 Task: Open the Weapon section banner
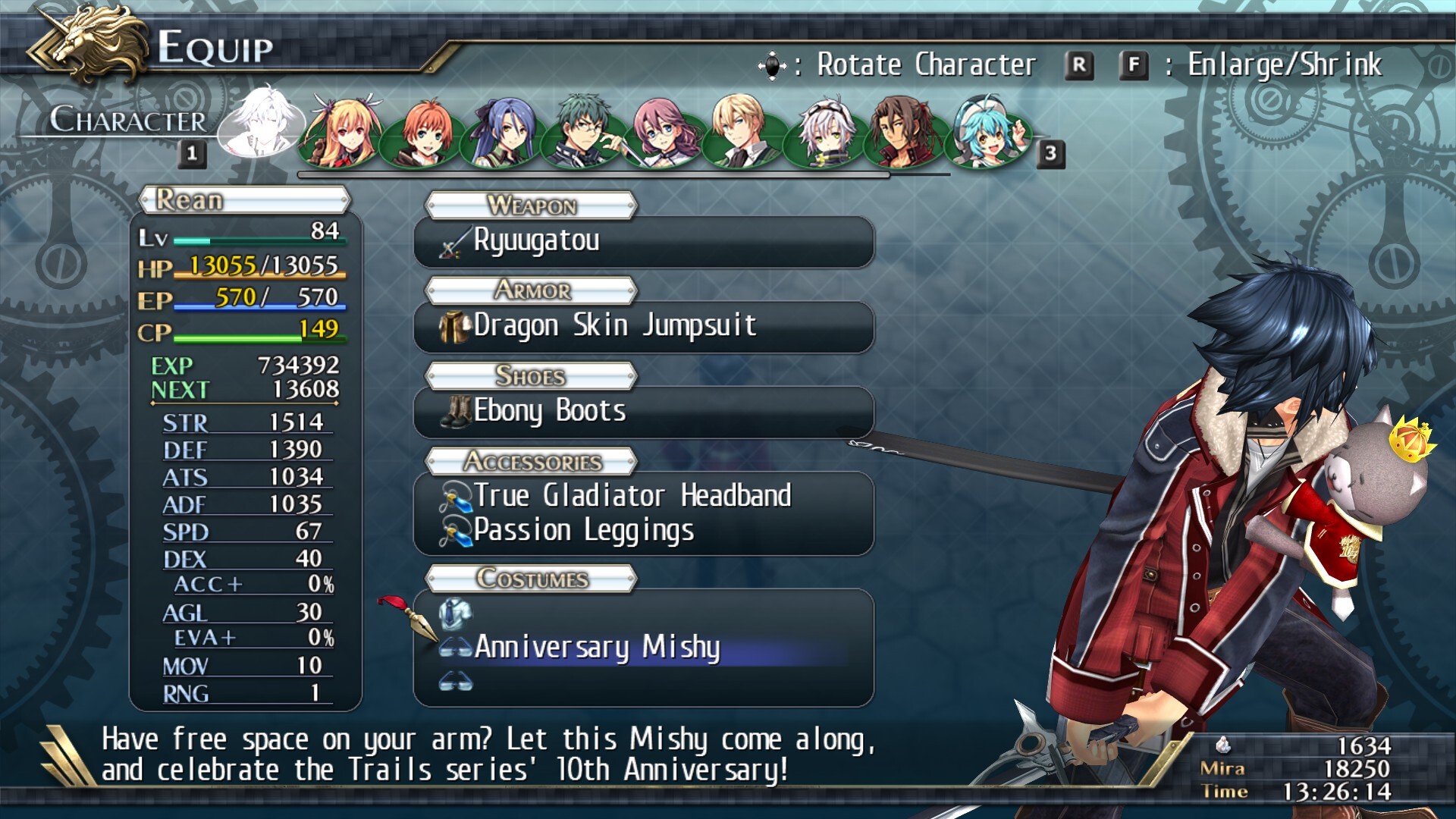tap(531, 206)
